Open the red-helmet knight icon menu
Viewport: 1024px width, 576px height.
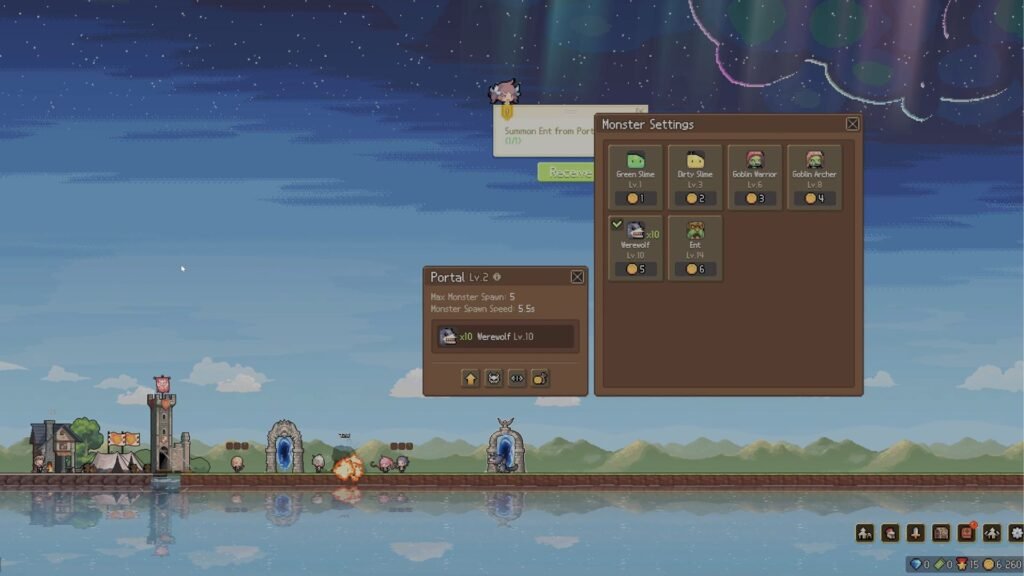pyautogui.click(x=889, y=533)
